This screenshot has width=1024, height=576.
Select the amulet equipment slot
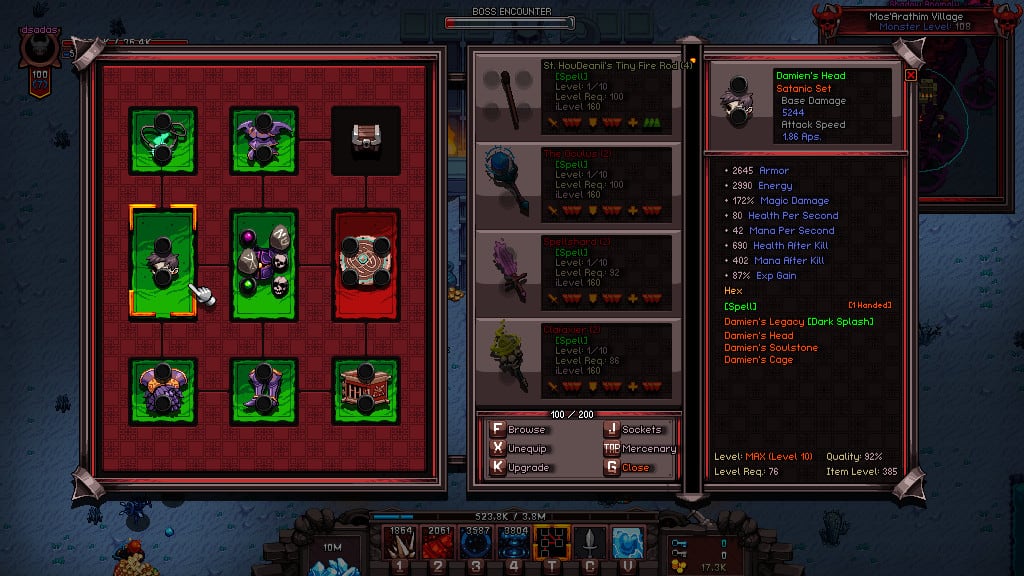162,141
